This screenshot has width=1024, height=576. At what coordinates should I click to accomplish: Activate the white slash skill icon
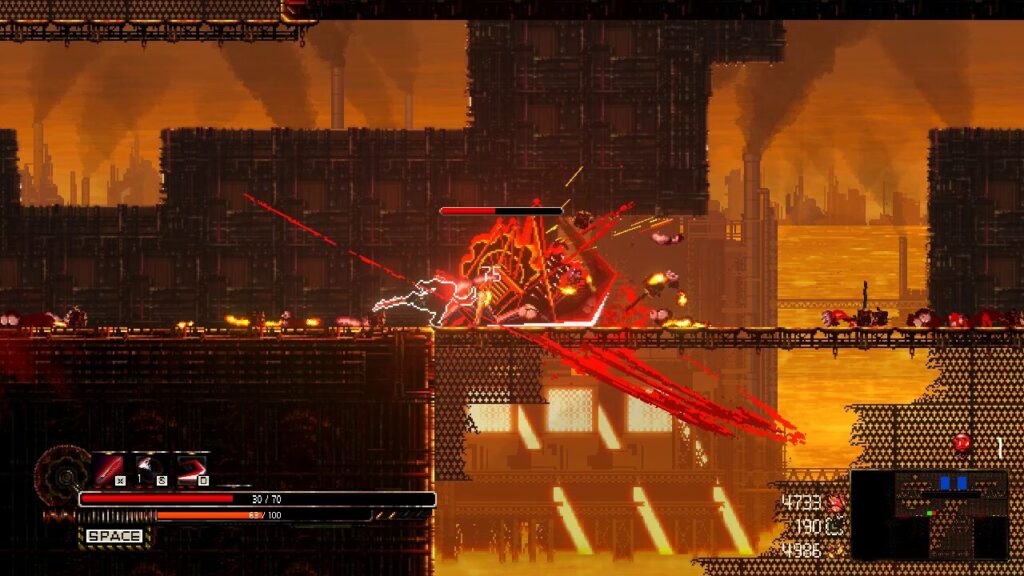(x=150, y=468)
